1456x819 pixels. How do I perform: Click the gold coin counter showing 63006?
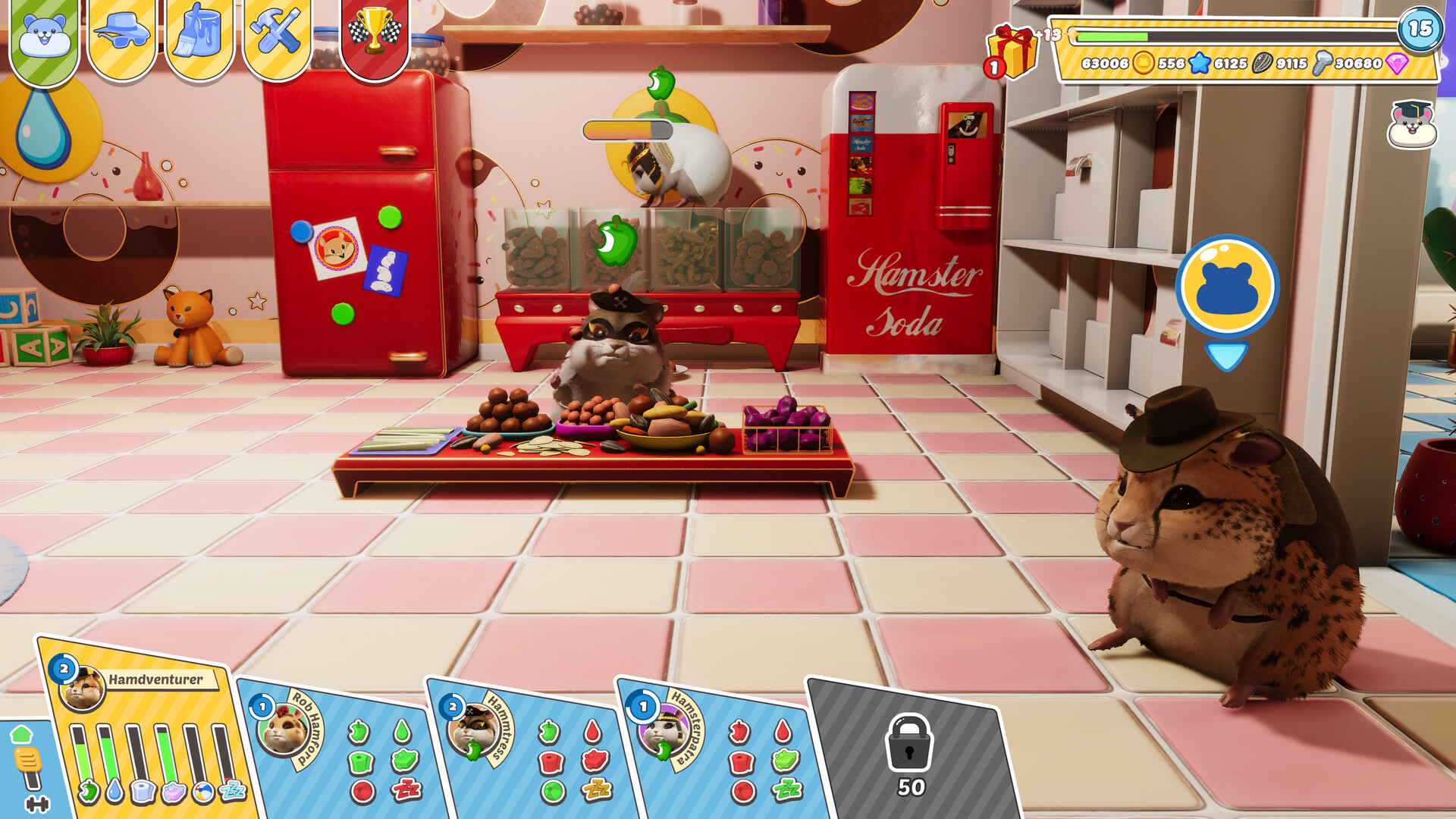[1107, 64]
